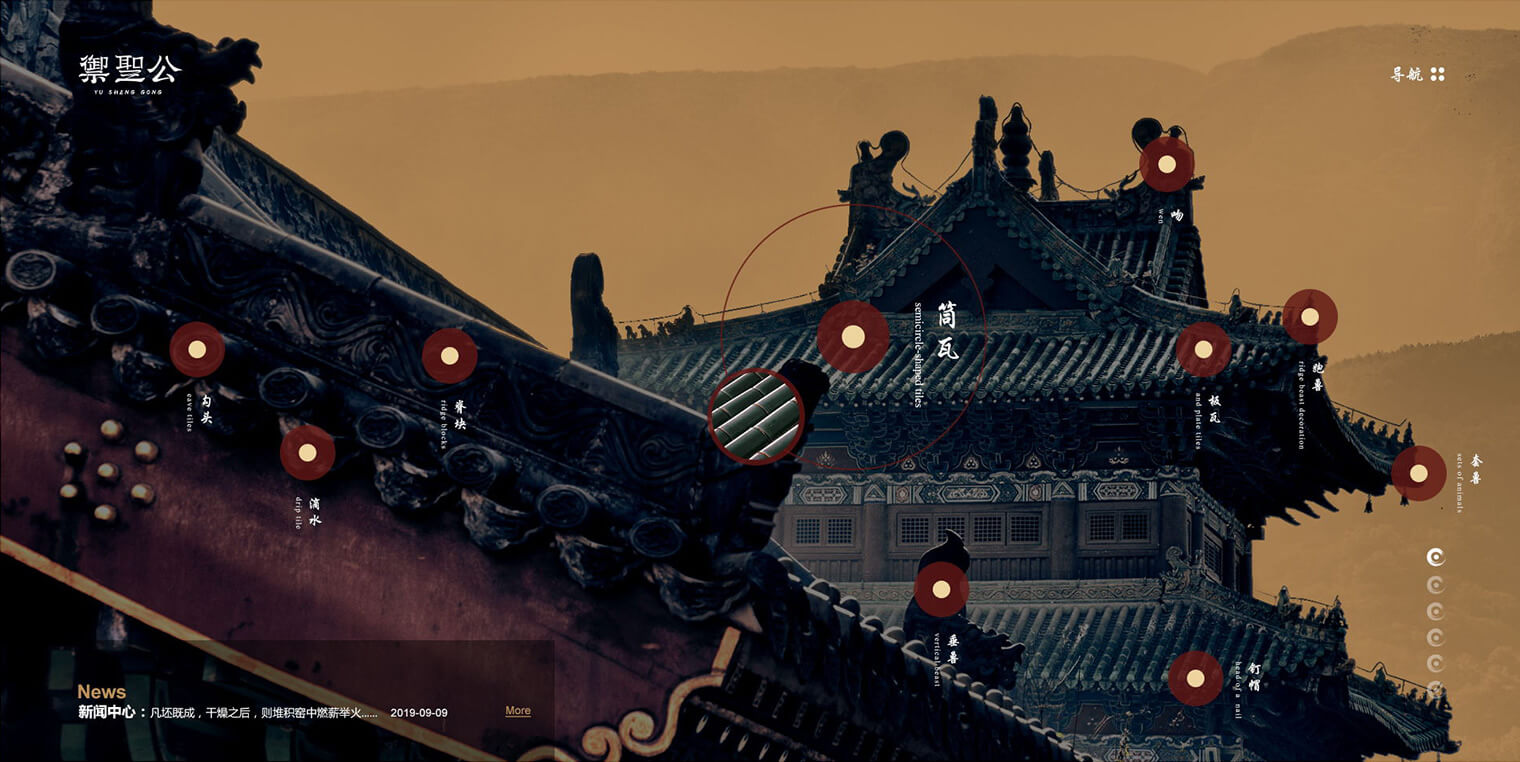The image size is (1520, 762).
Task: Click the wen rooftop hotspot marker
Action: (1167, 164)
